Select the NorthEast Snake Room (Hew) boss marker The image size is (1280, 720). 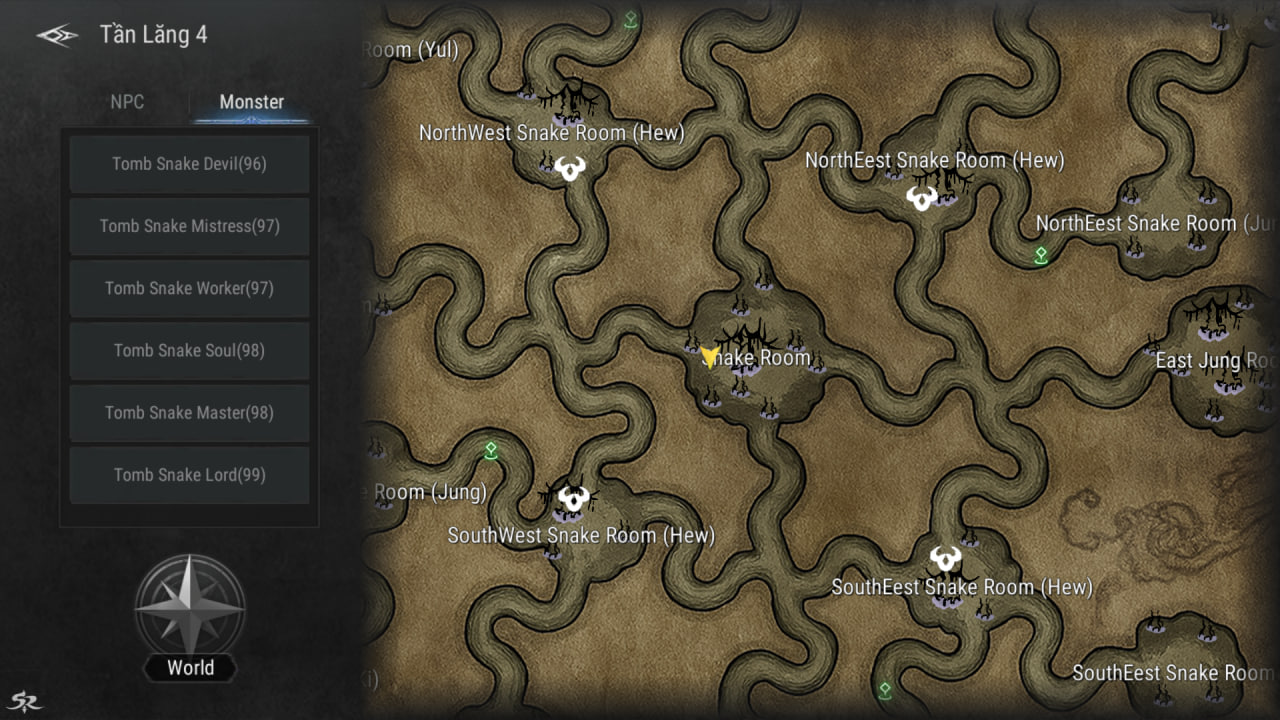(x=922, y=197)
